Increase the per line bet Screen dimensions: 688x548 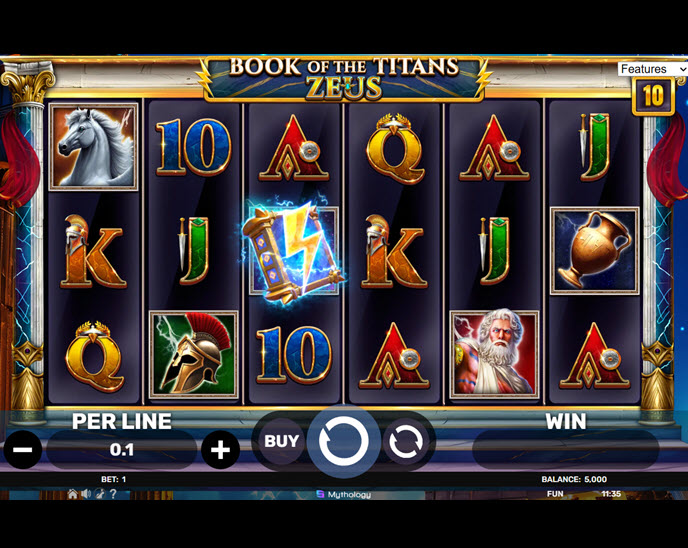(220, 450)
